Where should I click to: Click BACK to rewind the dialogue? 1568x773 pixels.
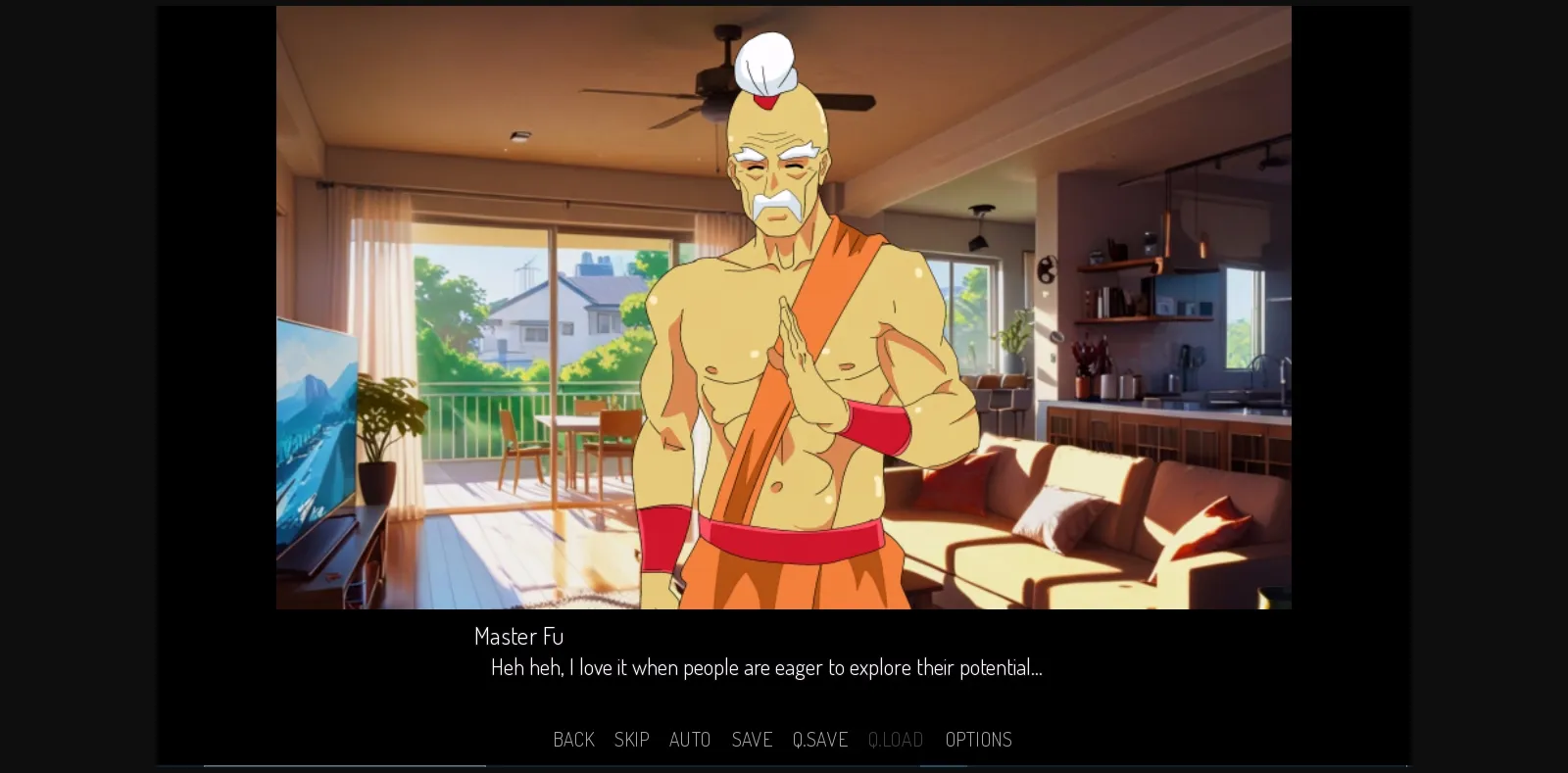coord(573,740)
